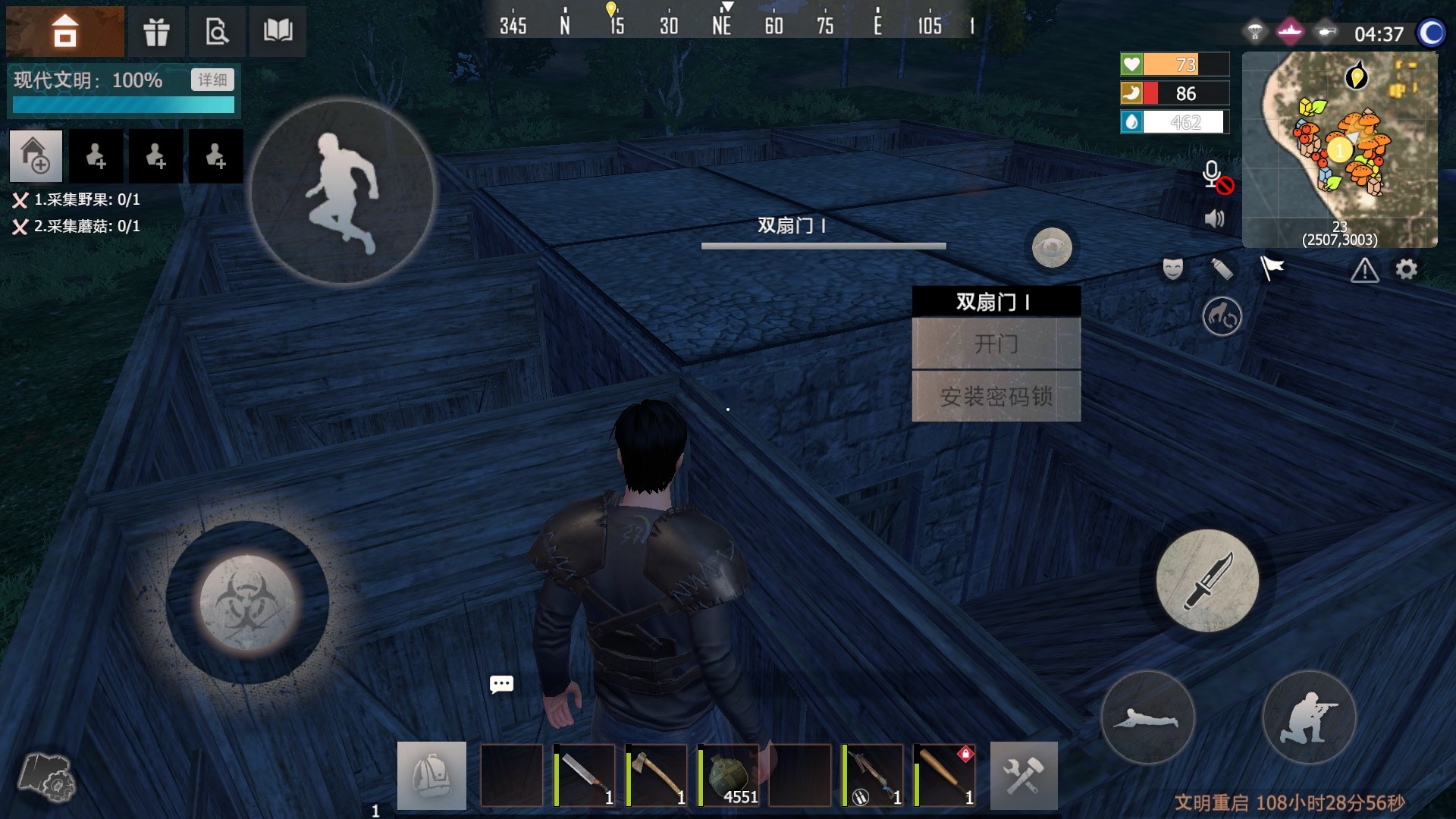Choose 开门 to open the door
The image size is (1456, 819).
click(996, 344)
